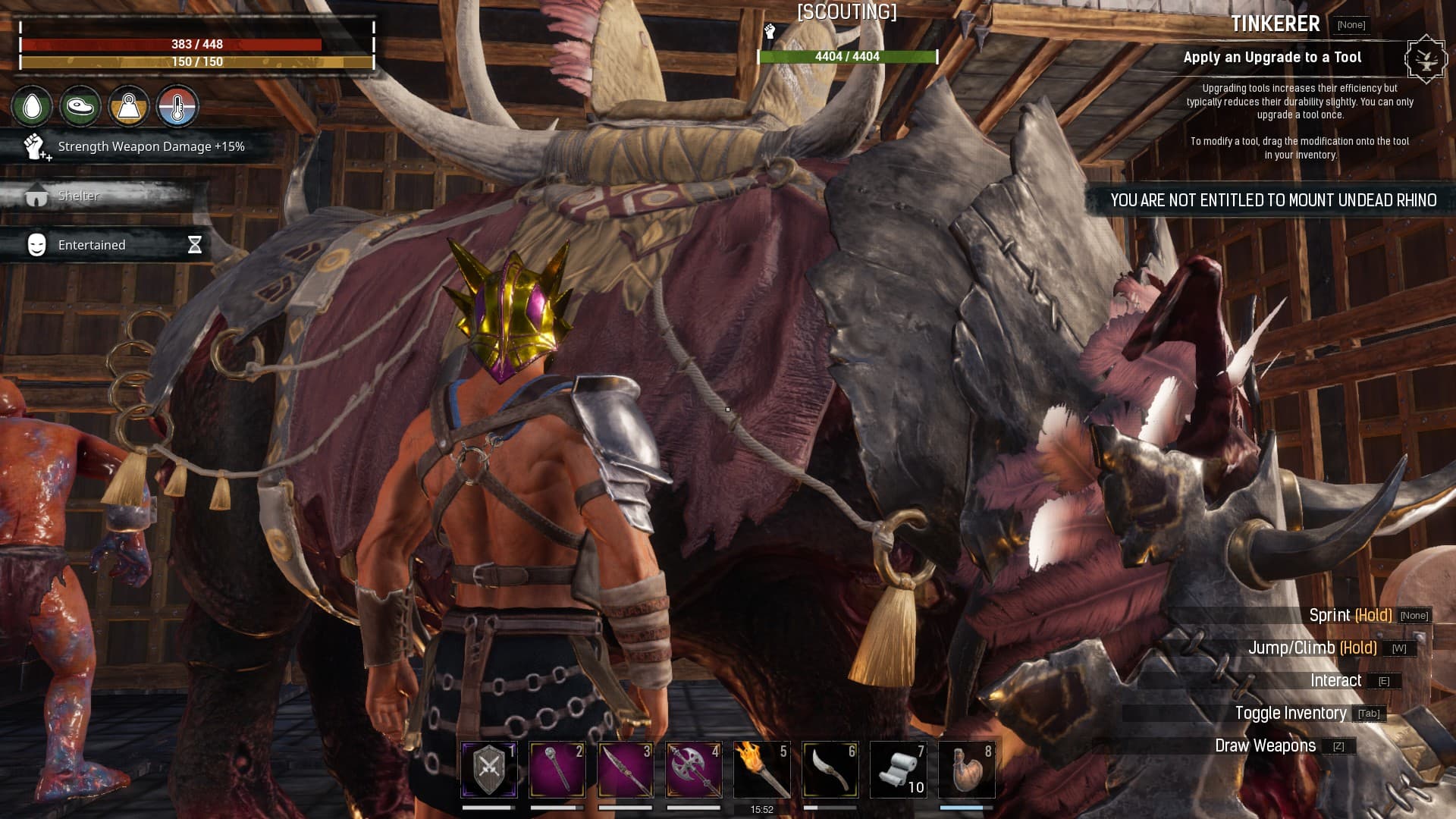Click the meat hunger status icon
This screenshot has width=1456, height=819.
80,107
